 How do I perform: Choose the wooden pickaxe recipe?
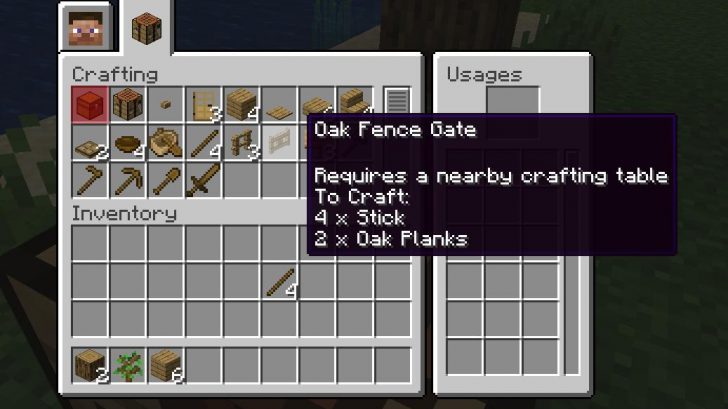click(x=128, y=181)
